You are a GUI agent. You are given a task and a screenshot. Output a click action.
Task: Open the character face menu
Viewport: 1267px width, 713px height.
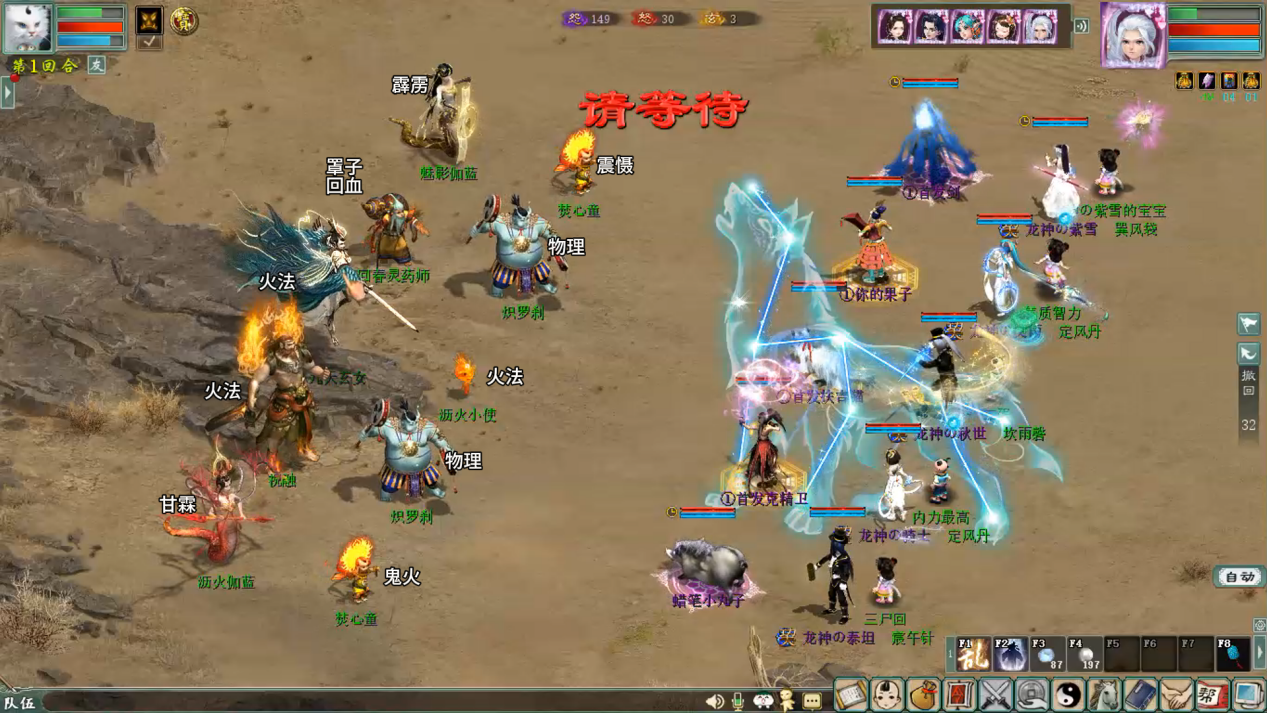pos(887,694)
